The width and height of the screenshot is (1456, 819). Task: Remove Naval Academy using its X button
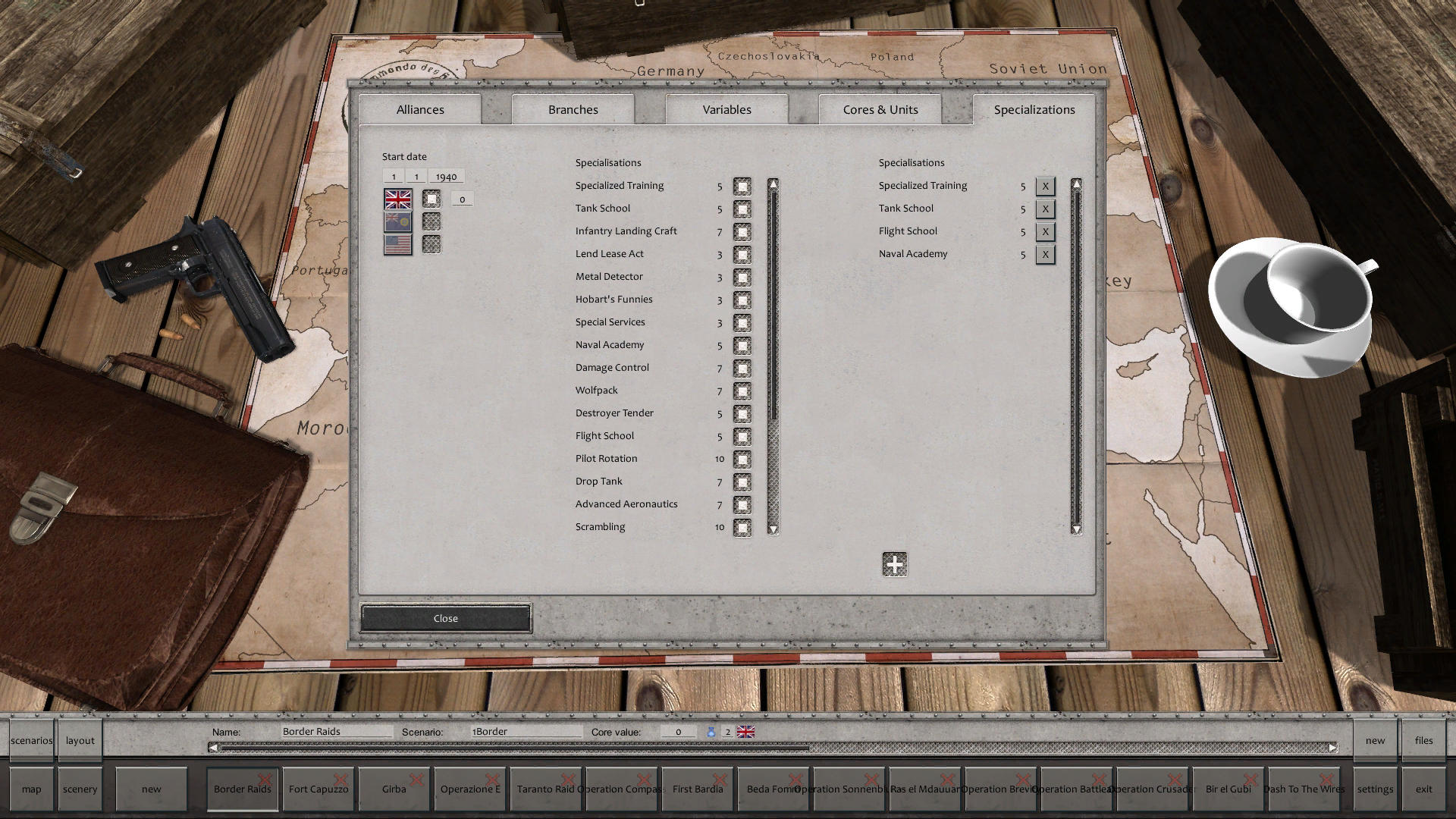[1045, 255]
